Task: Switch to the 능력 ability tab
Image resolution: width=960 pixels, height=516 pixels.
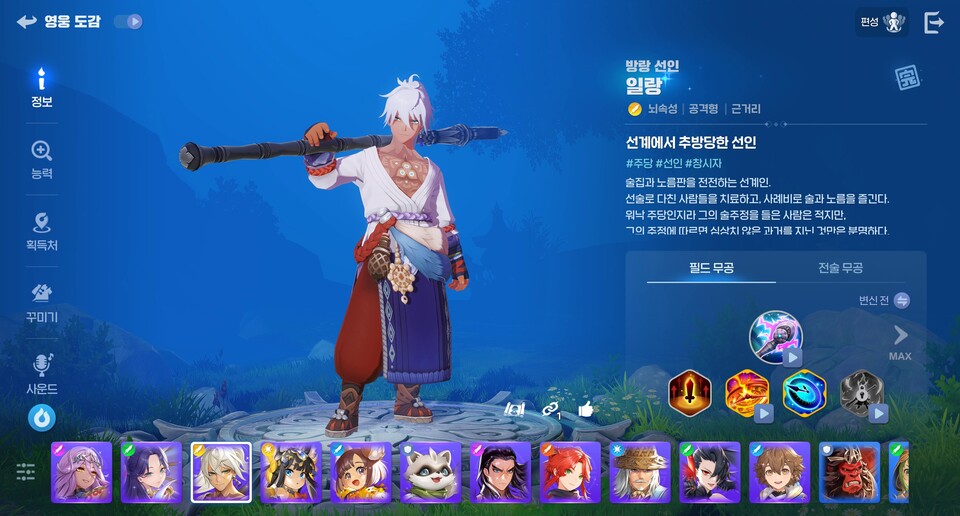Action: click(x=41, y=160)
